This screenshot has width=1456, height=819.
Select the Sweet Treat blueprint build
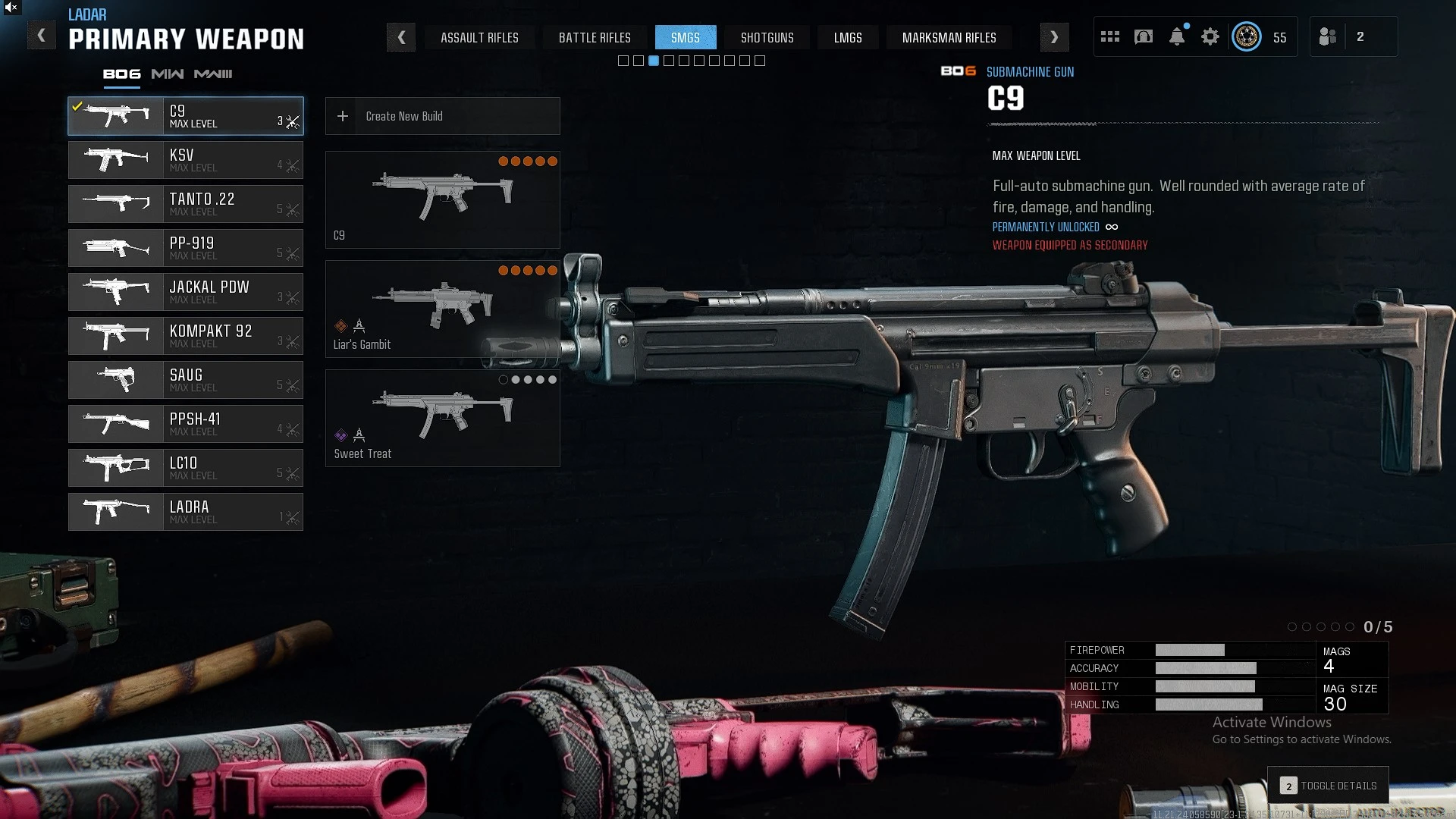point(442,418)
